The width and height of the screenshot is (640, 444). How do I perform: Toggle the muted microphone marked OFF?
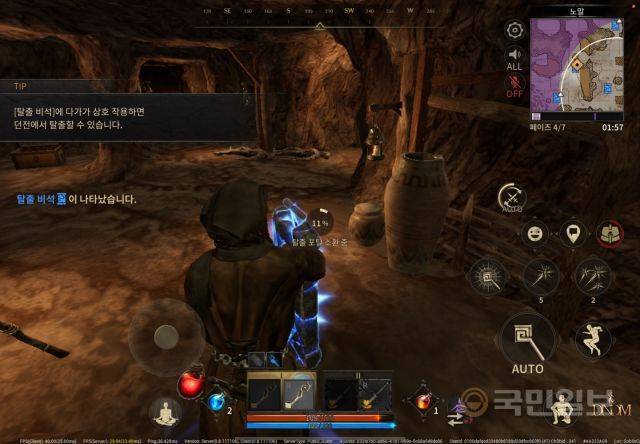point(515,86)
